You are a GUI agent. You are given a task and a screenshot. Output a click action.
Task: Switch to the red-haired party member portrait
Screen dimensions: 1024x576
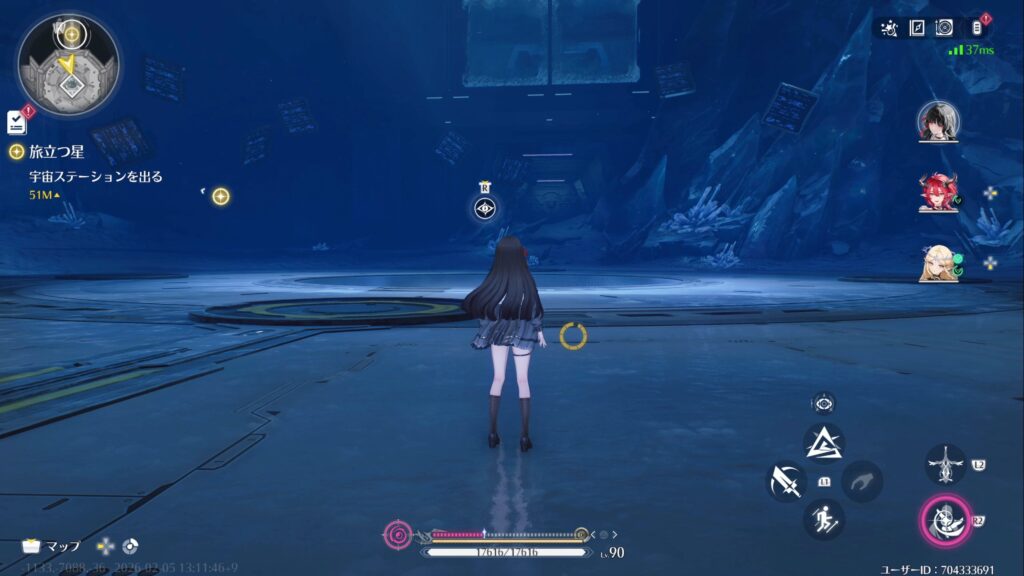938,193
